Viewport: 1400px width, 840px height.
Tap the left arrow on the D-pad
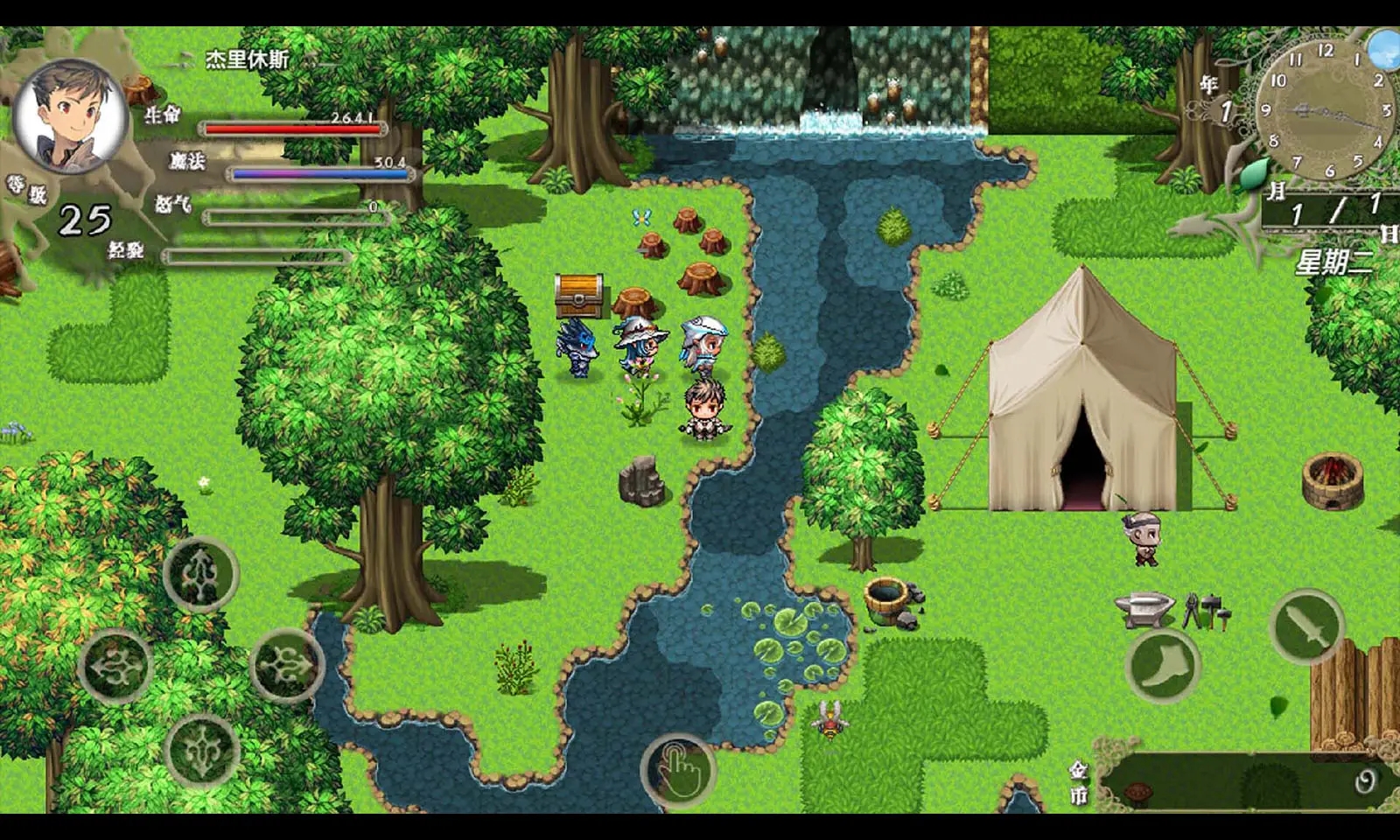point(115,667)
